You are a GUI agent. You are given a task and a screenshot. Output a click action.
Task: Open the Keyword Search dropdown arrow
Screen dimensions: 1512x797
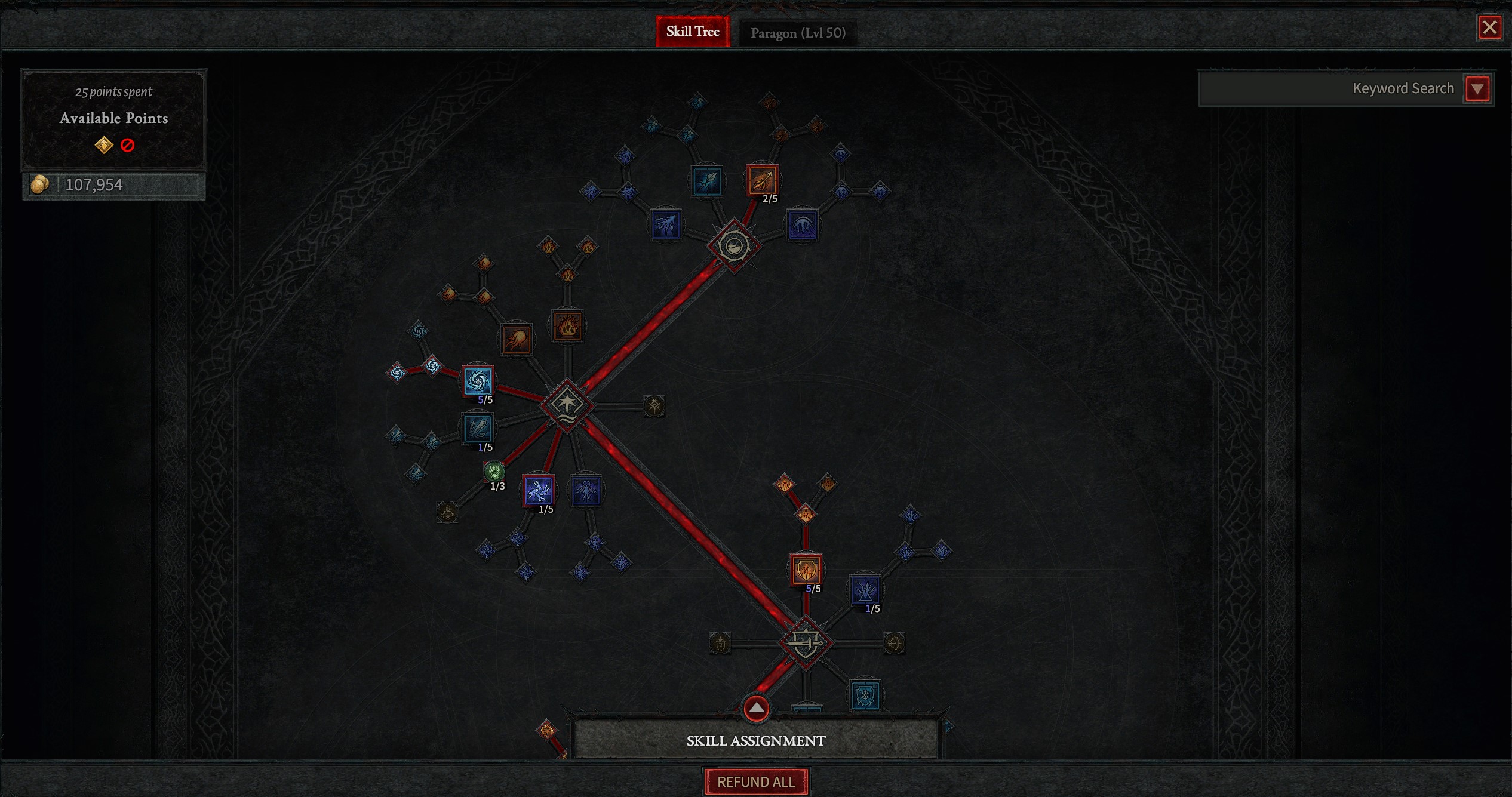1477,89
